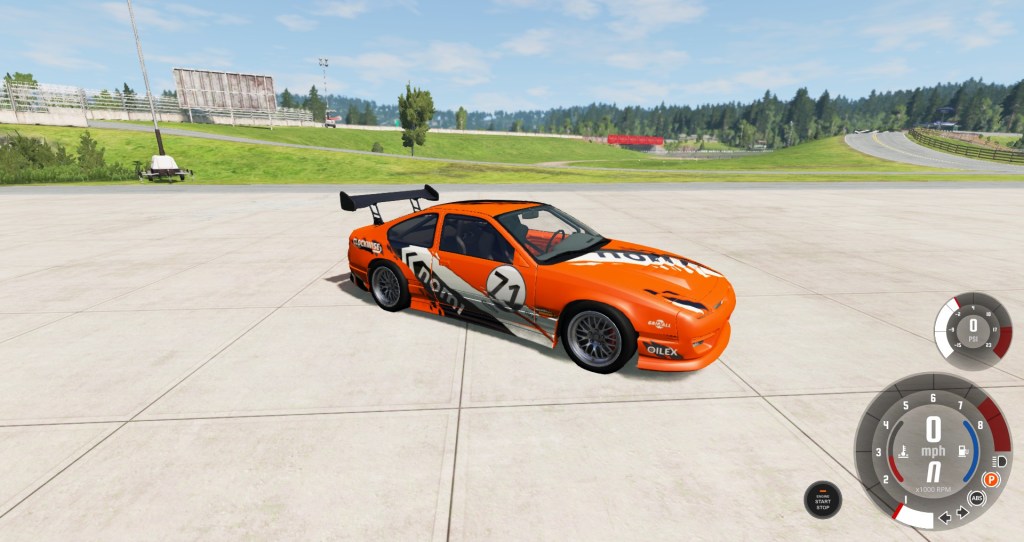Toggle the orange parking brake indicator

tap(991, 480)
